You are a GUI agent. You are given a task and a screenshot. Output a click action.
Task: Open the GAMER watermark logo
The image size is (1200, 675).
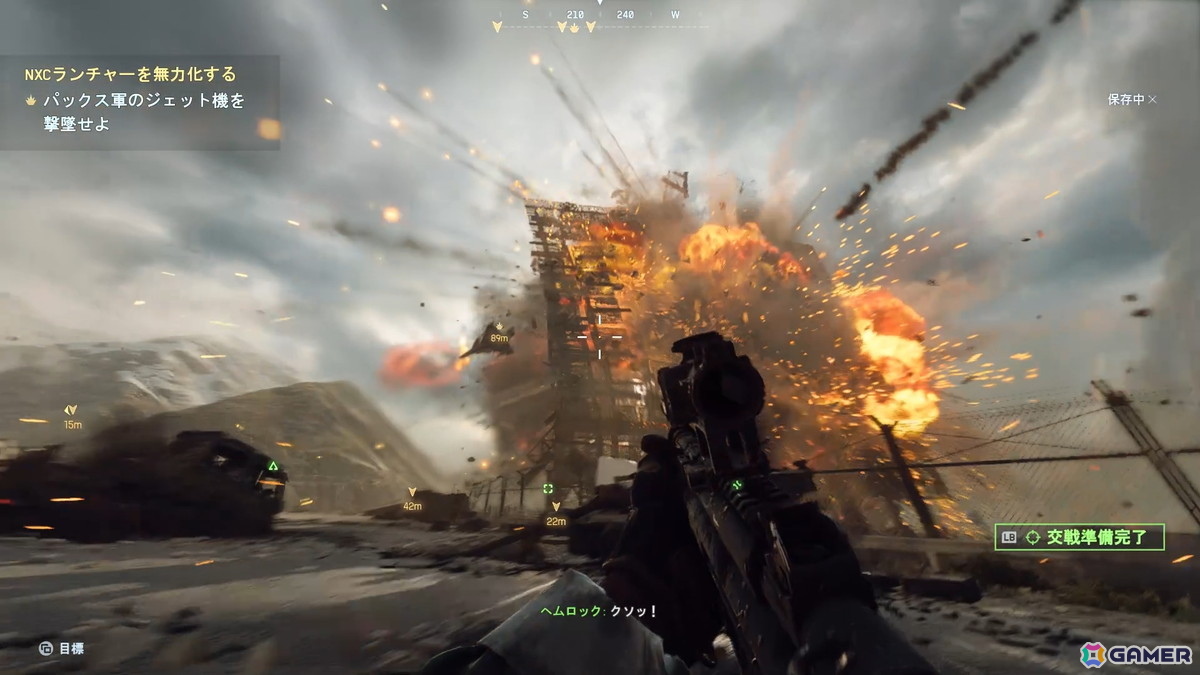1135,654
